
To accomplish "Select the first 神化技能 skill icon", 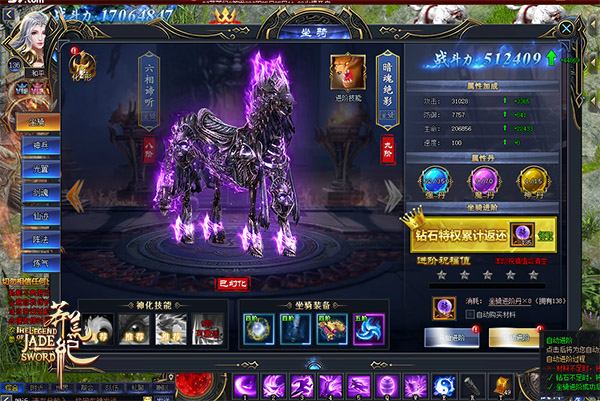I will 97,326.
